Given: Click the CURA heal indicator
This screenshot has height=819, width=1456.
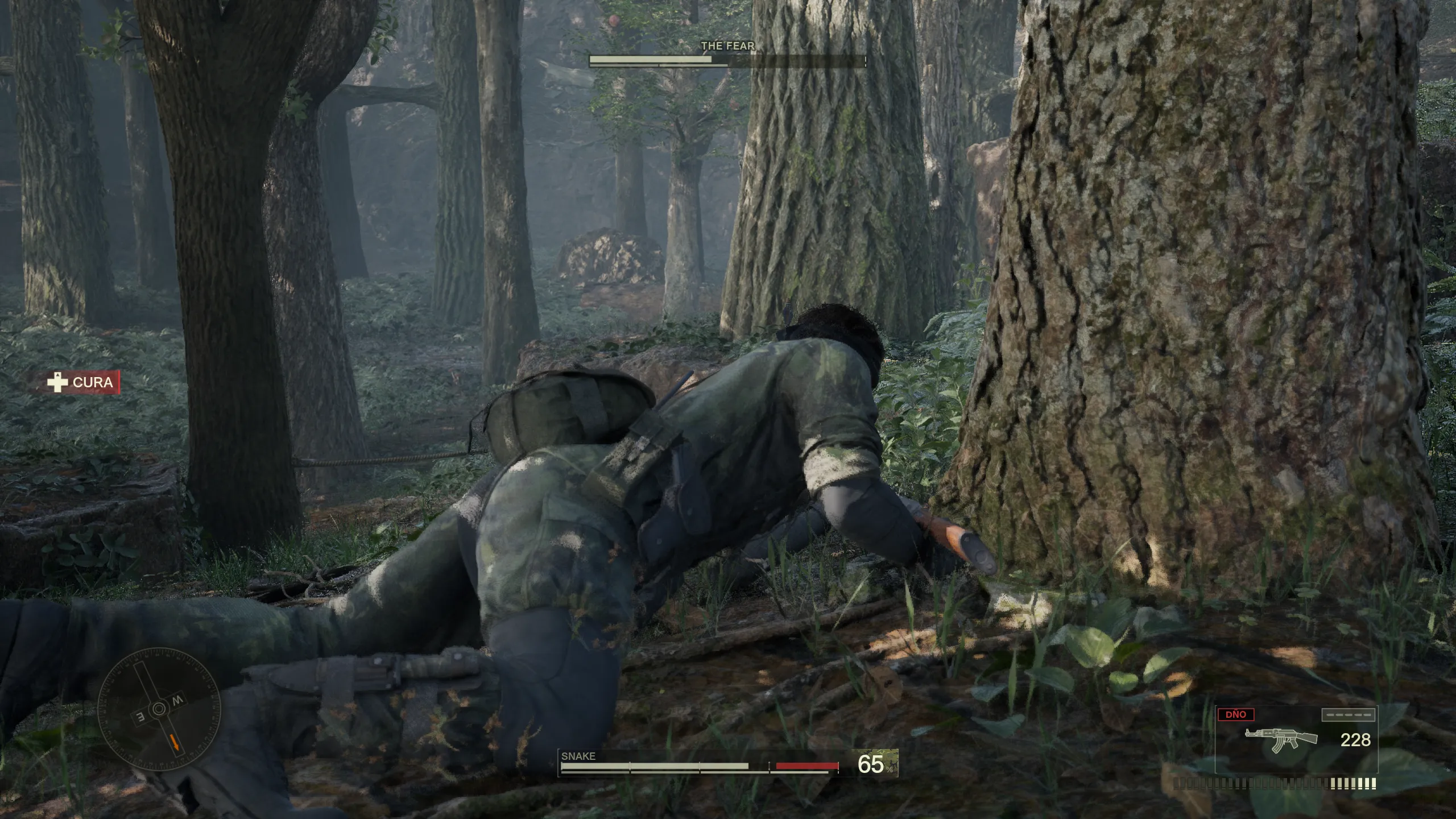Looking at the screenshot, I should (x=84, y=382).
